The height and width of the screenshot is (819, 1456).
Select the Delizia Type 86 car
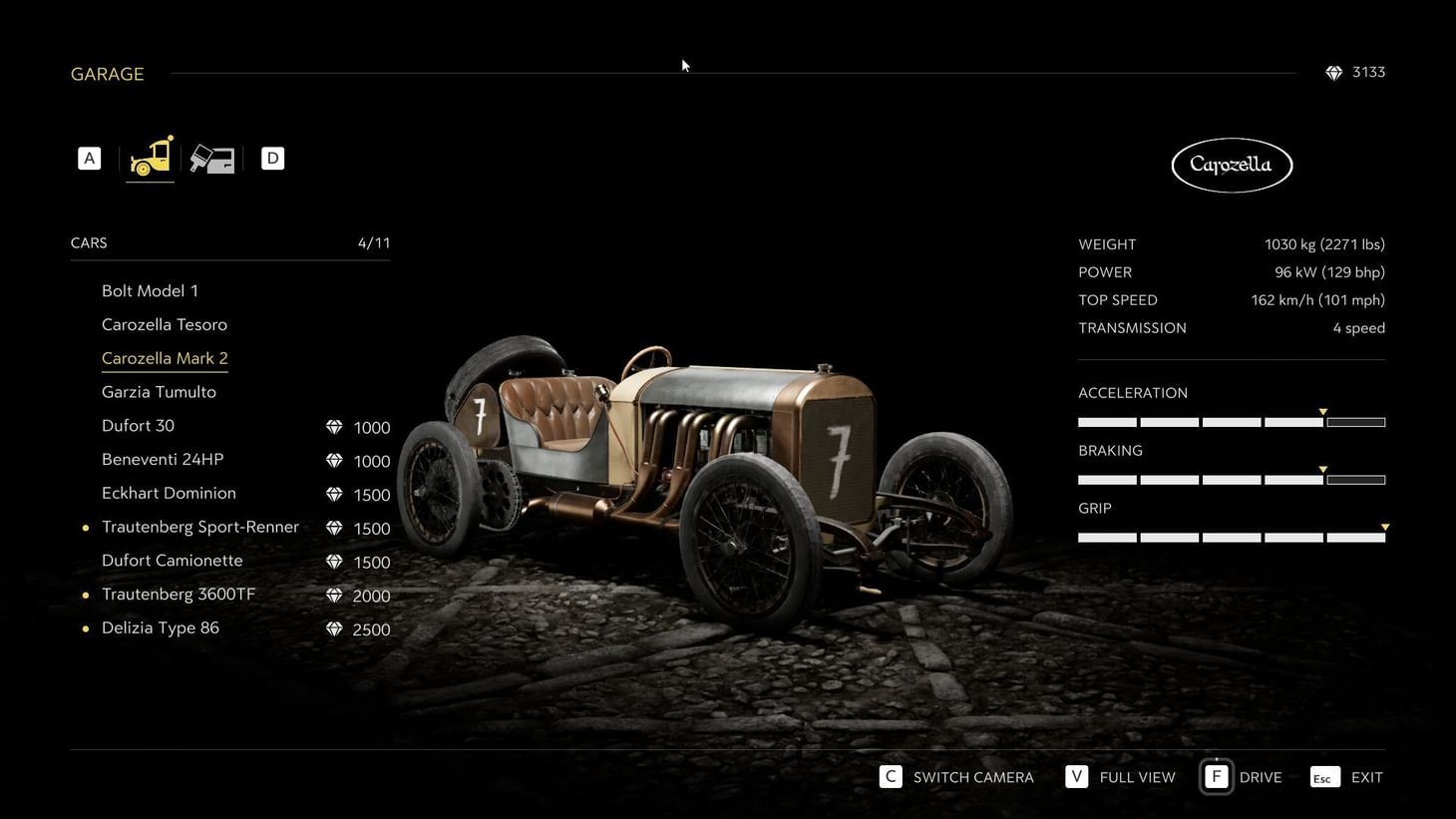pos(161,628)
